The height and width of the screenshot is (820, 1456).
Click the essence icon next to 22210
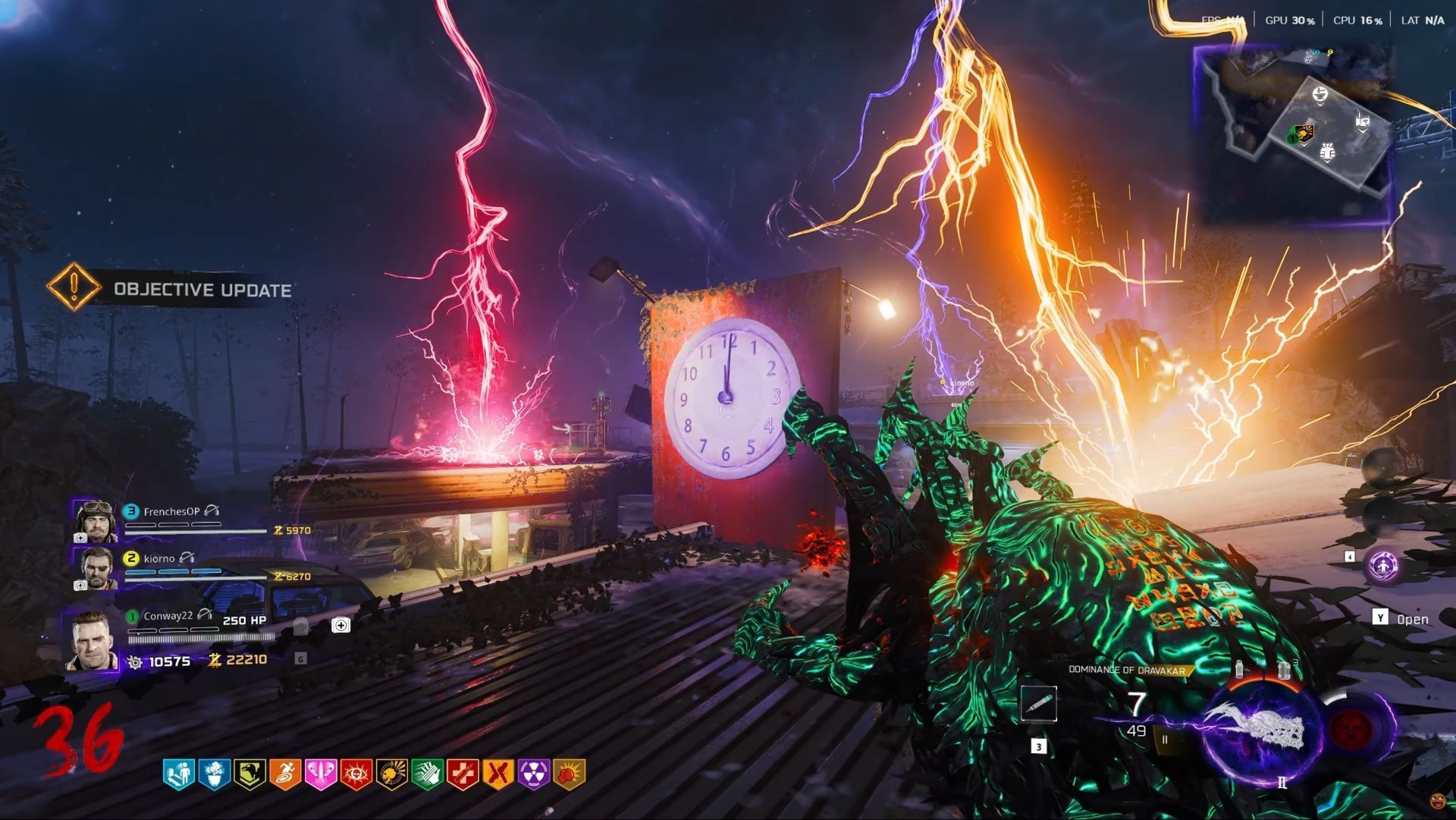pos(215,662)
